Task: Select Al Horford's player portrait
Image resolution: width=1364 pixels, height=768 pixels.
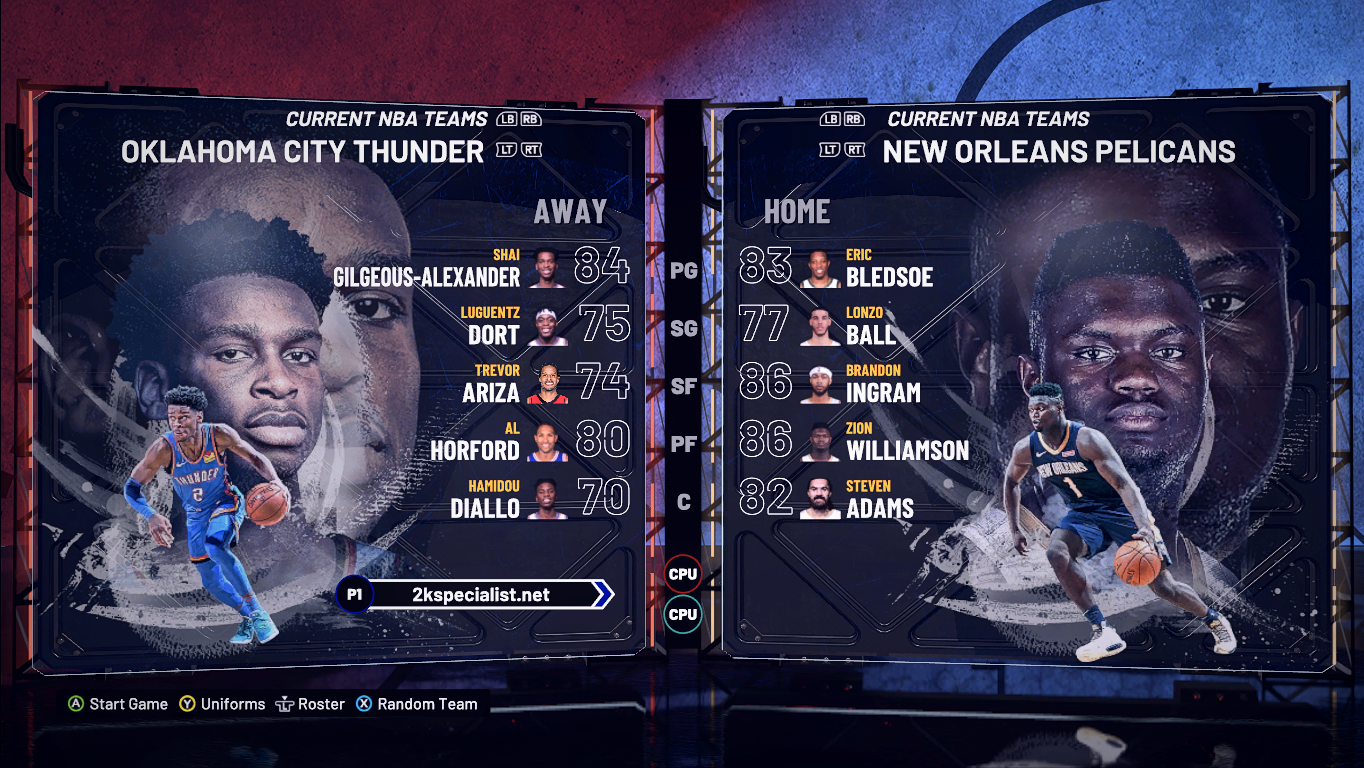Action: click(548, 442)
